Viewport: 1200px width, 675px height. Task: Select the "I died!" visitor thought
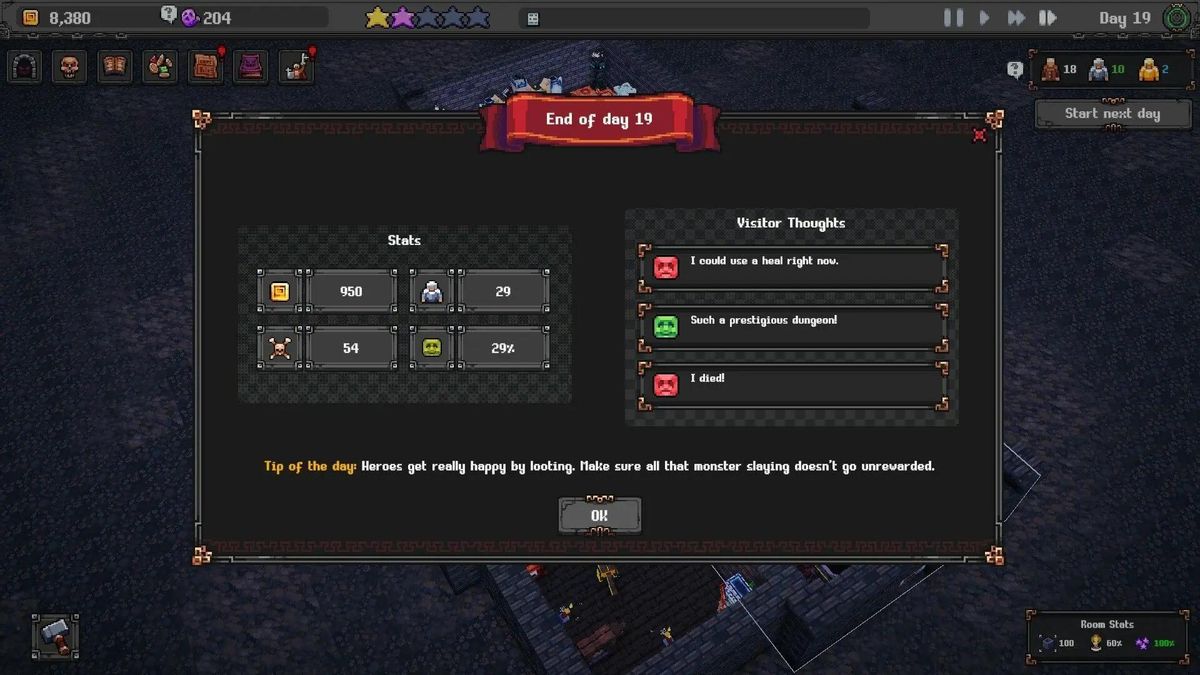pyautogui.click(x=792, y=384)
